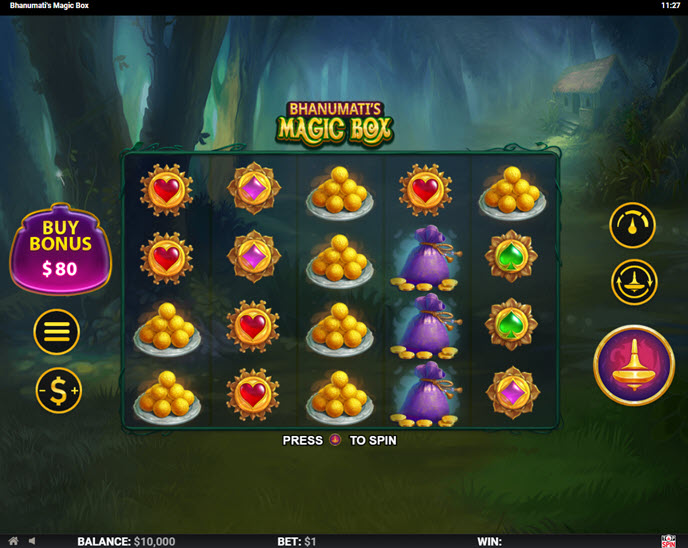Image resolution: width=688 pixels, height=548 pixels.
Task: Spin the reels with the spinning-top button
Action: (633, 364)
